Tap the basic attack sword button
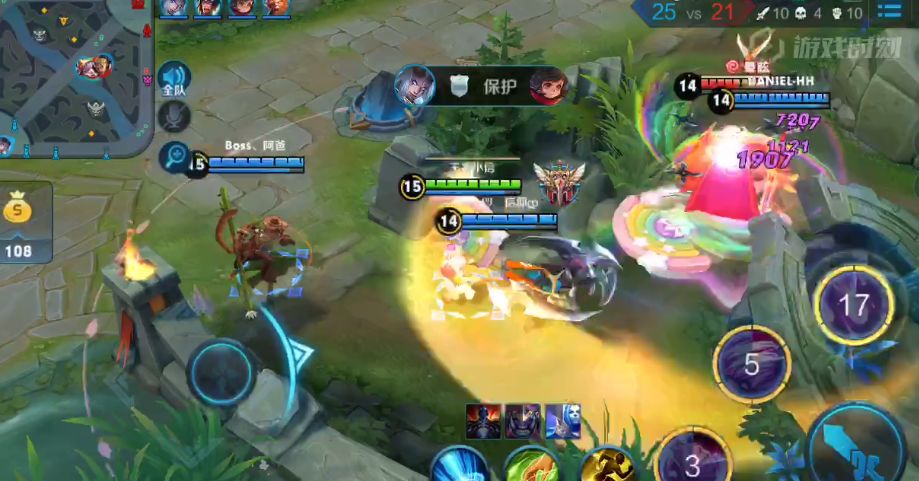This screenshot has width=919, height=481. pos(853,441)
